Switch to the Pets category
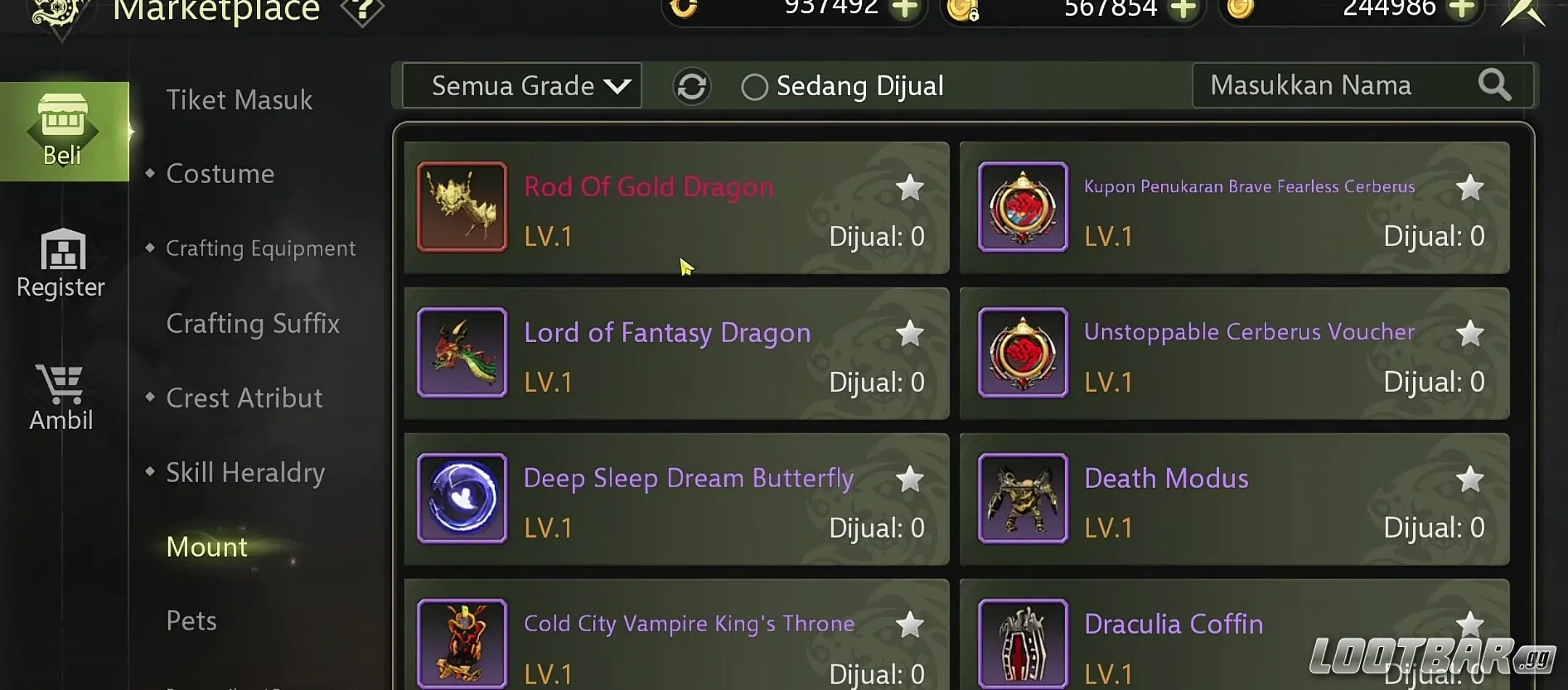Image resolution: width=1568 pixels, height=690 pixels. click(191, 620)
